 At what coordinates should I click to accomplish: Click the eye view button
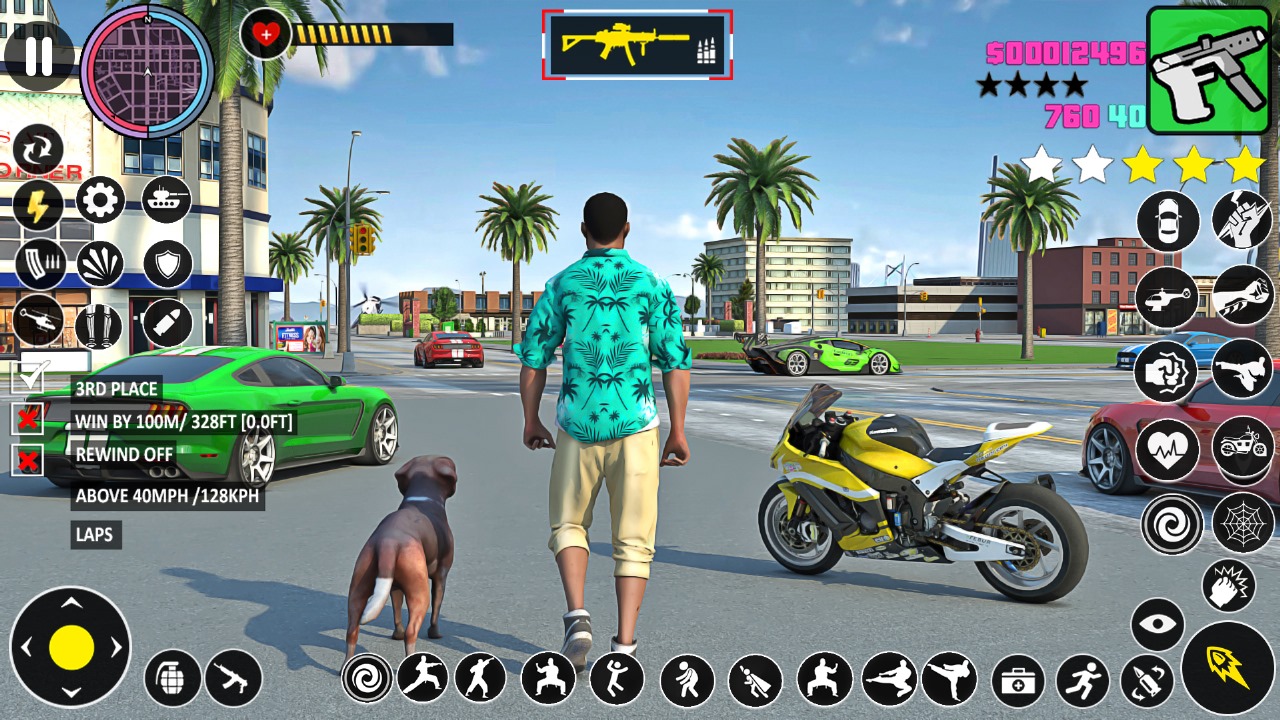[1157, 625]
